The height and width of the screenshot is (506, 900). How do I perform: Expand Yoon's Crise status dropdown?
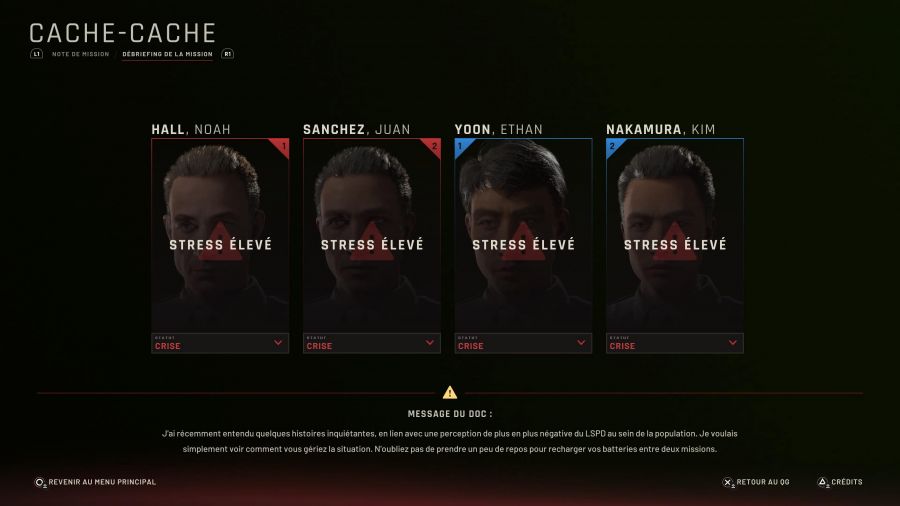pos(523,343)
